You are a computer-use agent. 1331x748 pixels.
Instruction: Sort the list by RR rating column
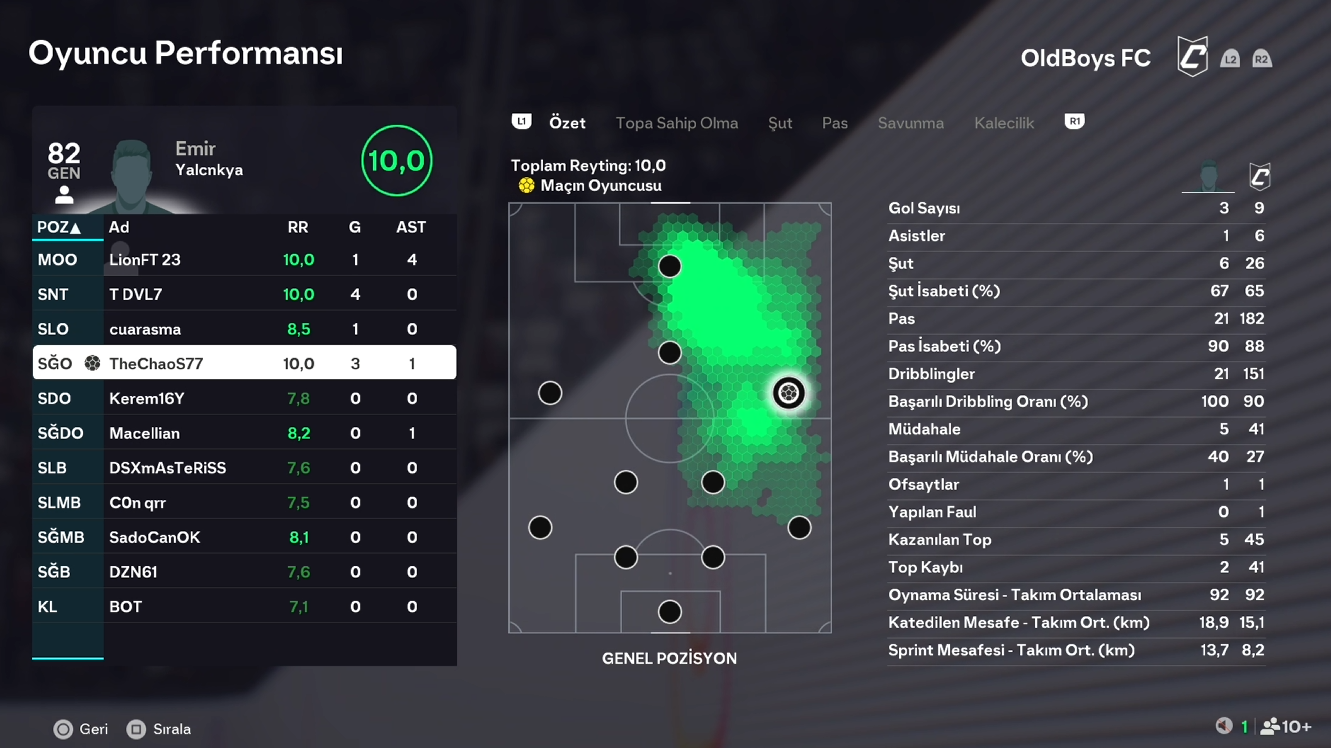tap(298, 228)
